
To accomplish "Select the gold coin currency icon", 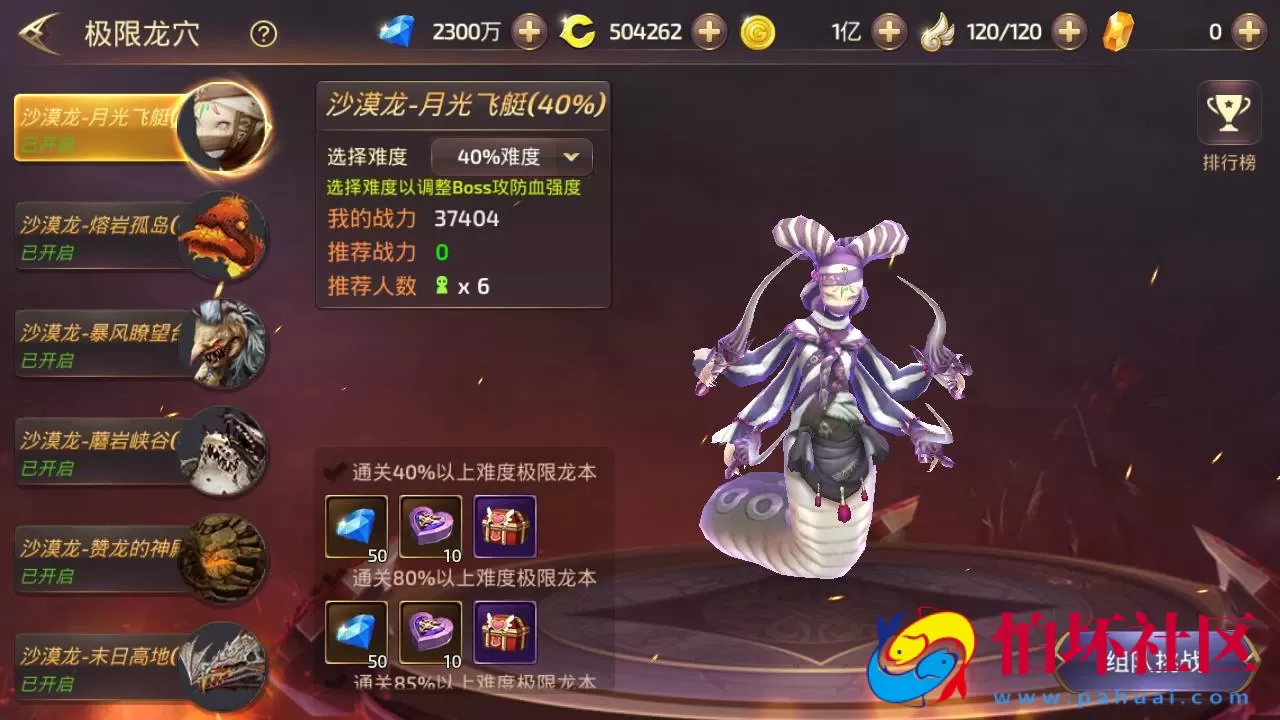I will coord(760,31).
